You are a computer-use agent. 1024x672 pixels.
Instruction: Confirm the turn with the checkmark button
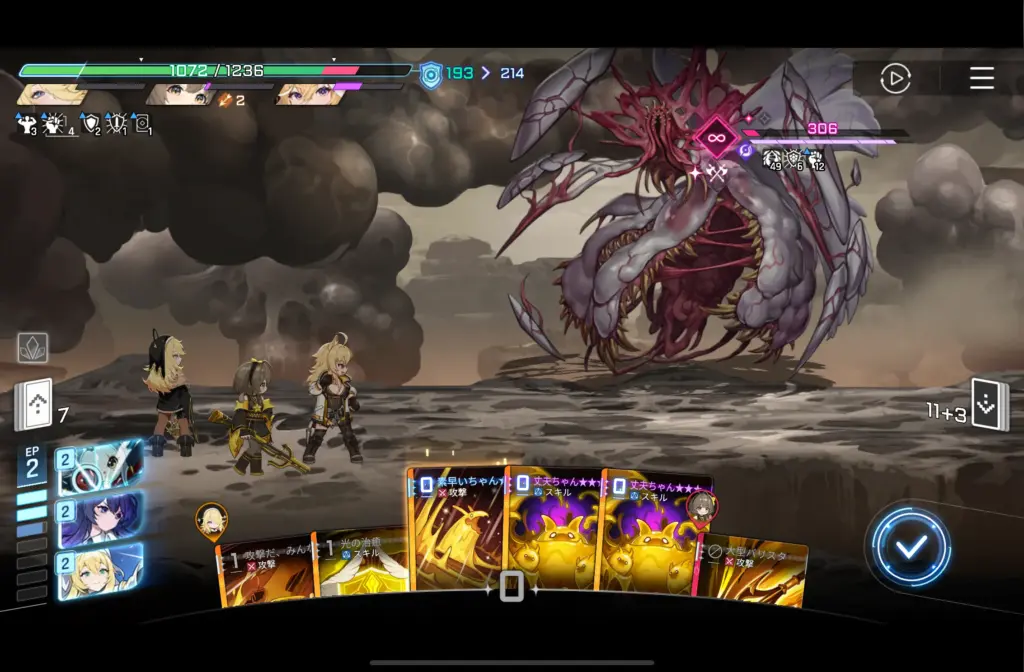click(909, 546)
